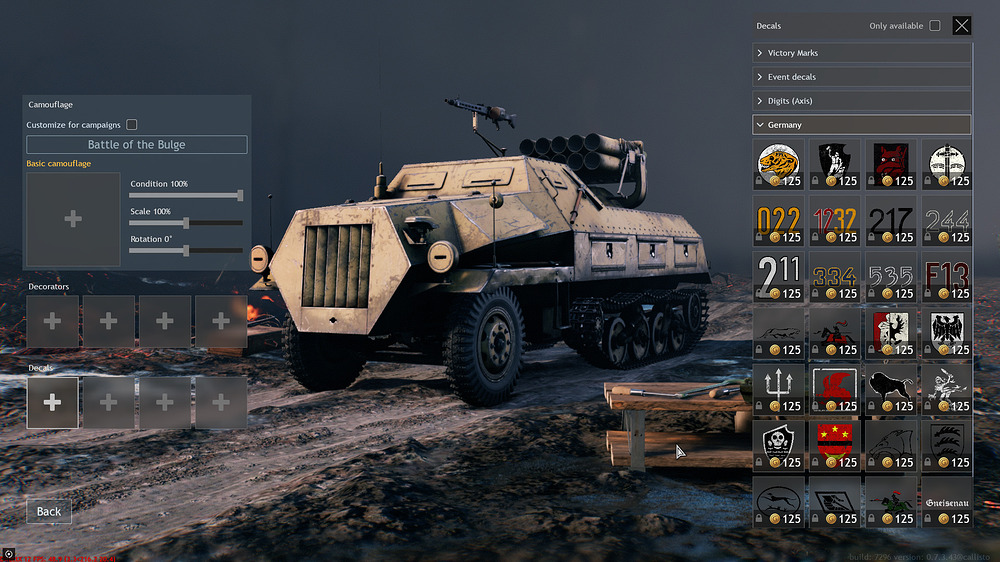Add a basic camouflage pattern
1000x562 pixels.
(x=73, y=219)
